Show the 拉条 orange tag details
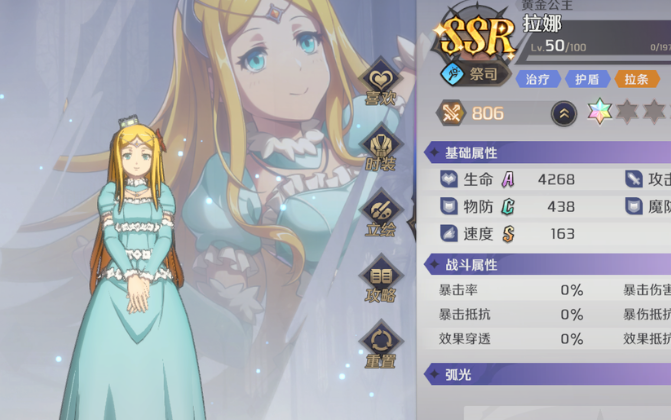Screen dimensions: 671x420 point(636,79)
